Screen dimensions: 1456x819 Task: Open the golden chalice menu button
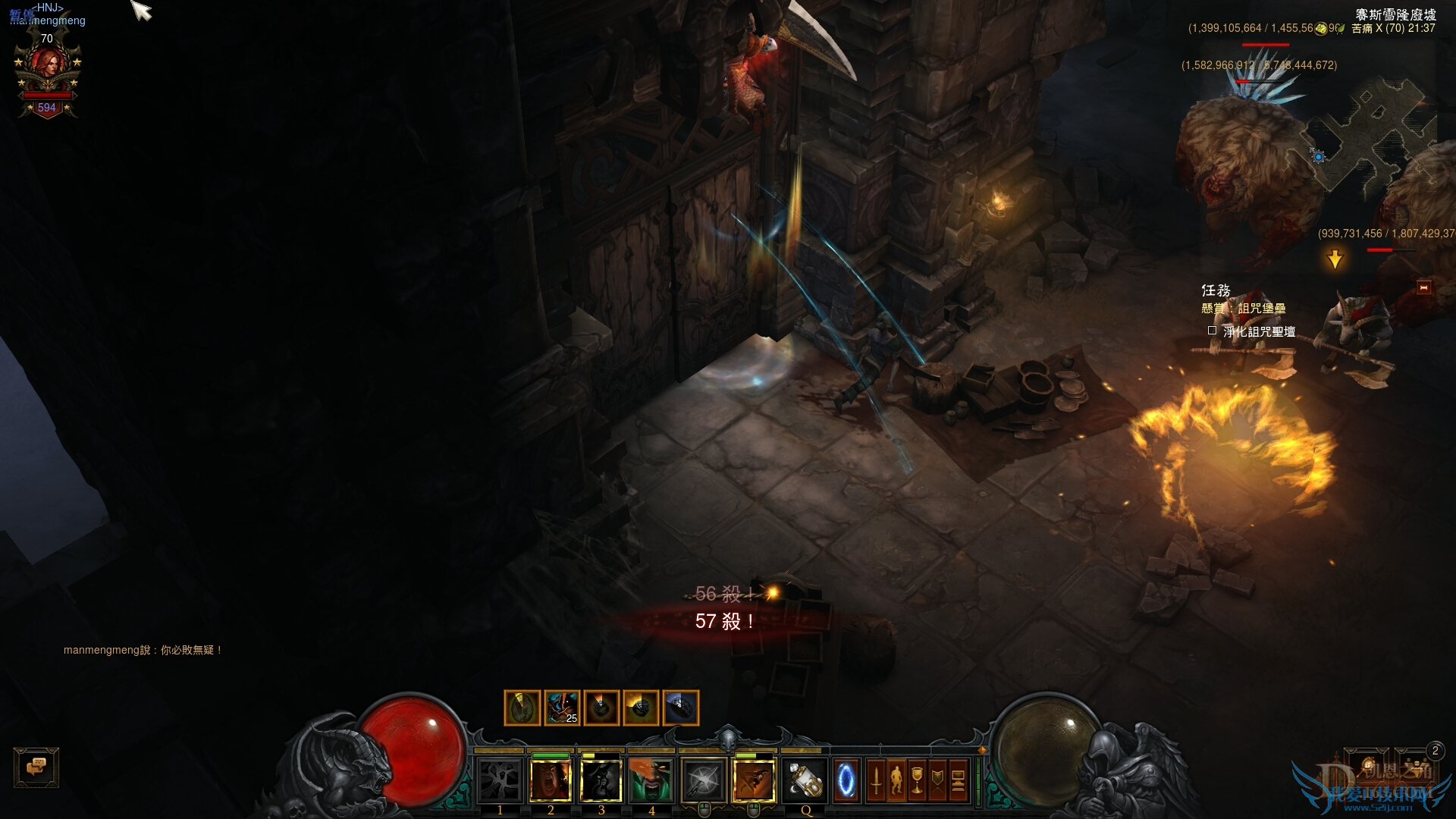917,780
